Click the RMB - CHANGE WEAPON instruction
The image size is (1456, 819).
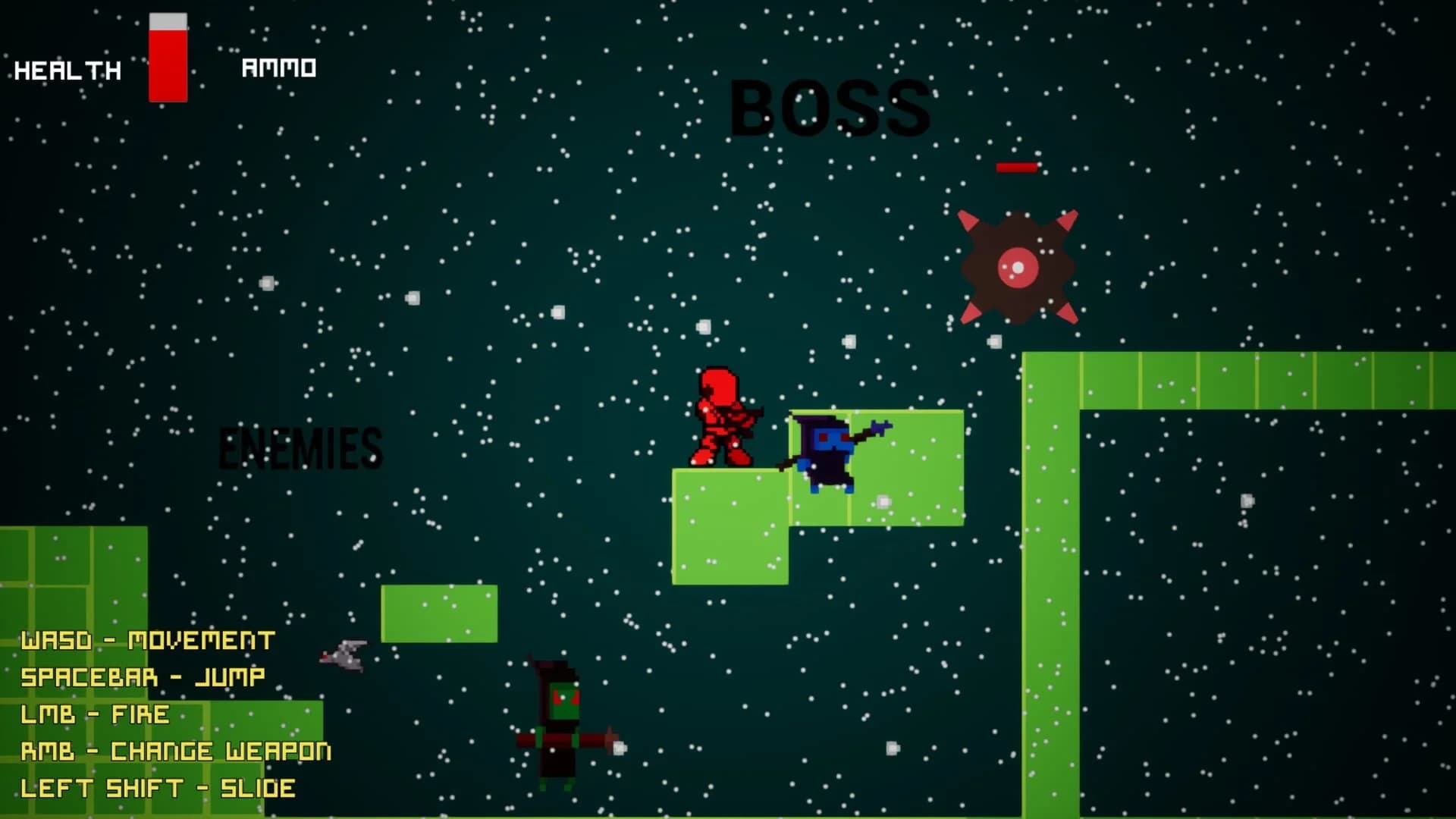pos(176,751)
